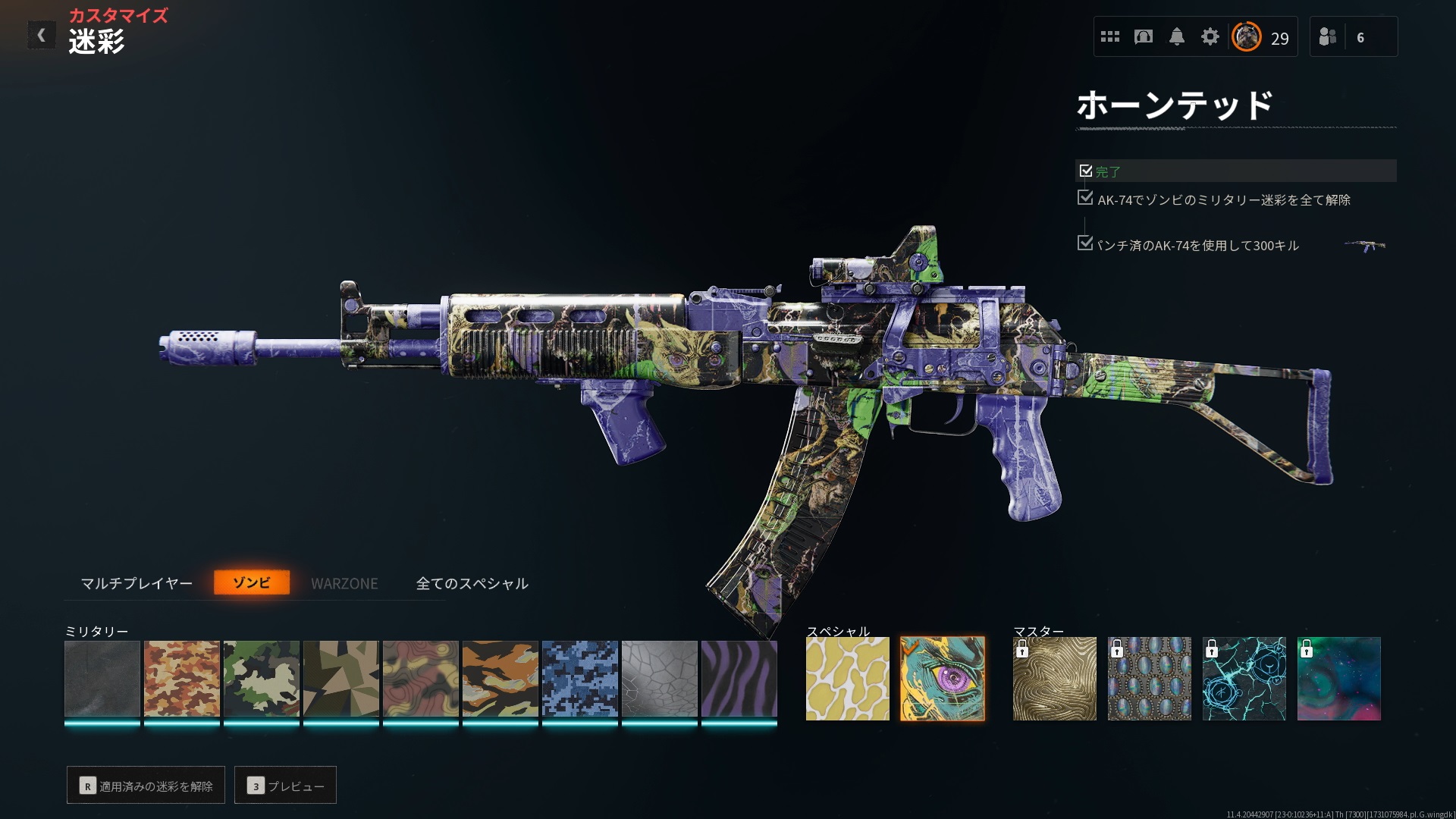
Task: Pick the silver cracked scale camo
Action: (660, 679)
